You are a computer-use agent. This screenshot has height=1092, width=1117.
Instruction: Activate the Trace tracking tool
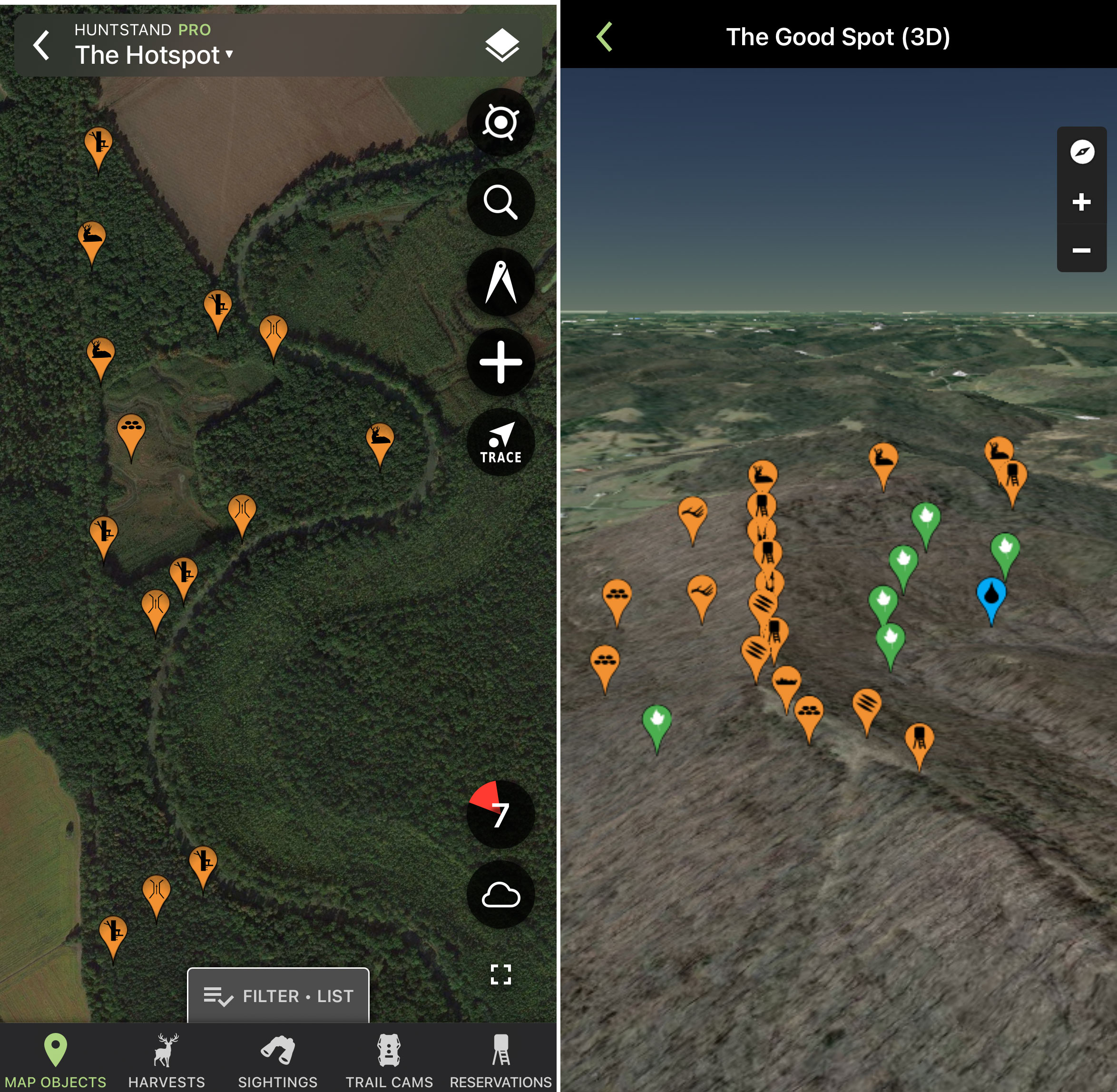[x=500, y=442]
